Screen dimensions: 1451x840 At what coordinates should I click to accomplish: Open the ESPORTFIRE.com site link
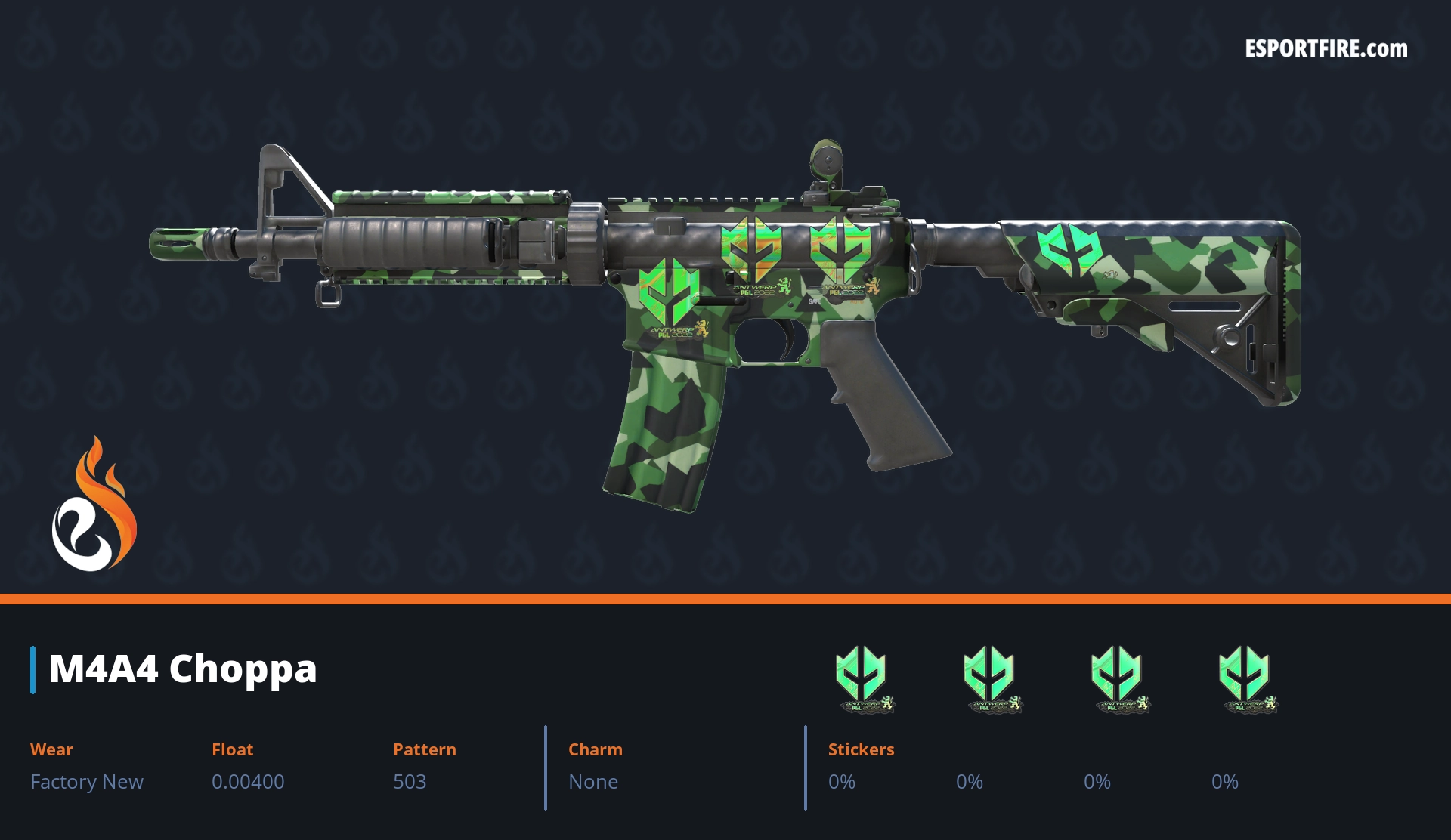(x=1326, y=49)
